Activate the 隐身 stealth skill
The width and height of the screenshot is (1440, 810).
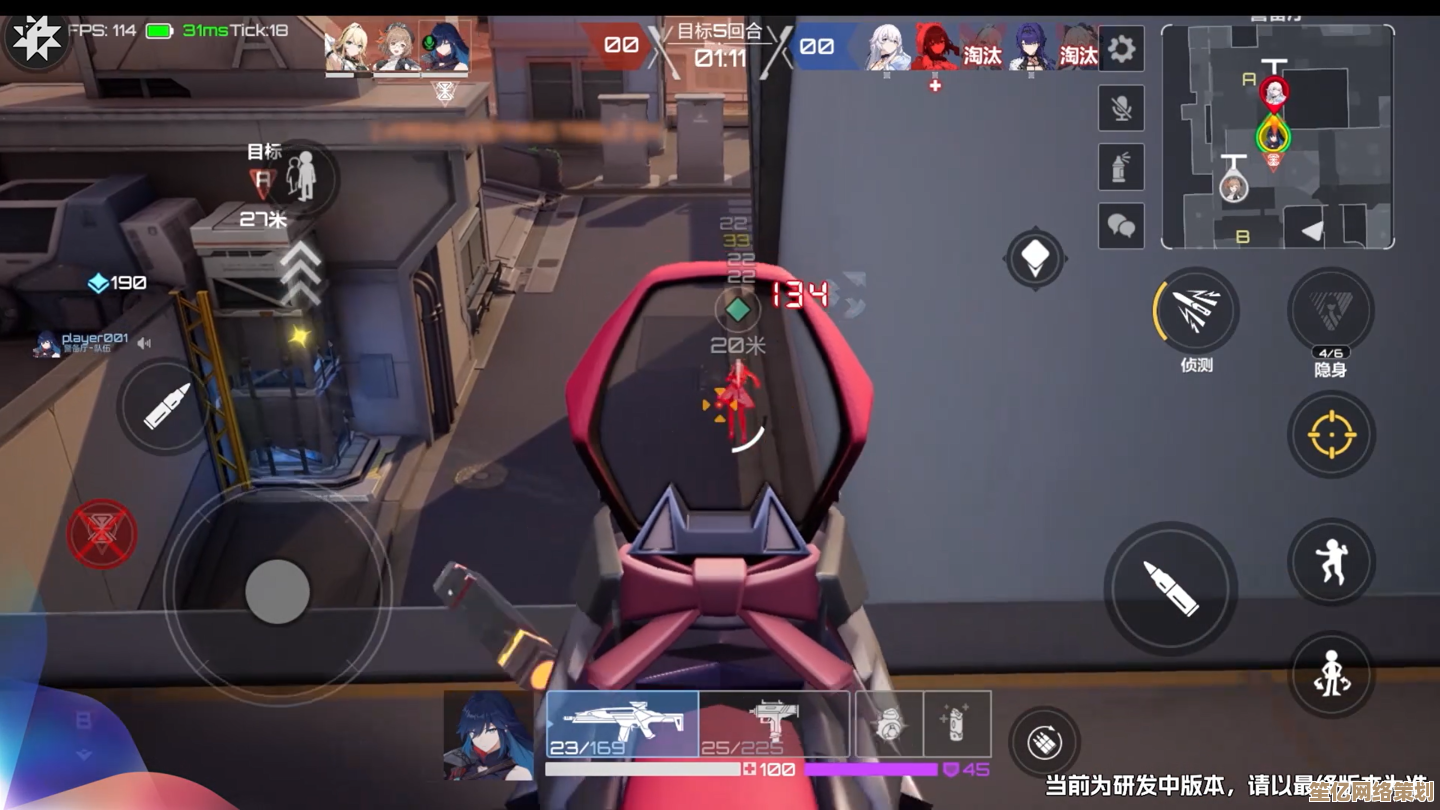tap(1330, 311)
